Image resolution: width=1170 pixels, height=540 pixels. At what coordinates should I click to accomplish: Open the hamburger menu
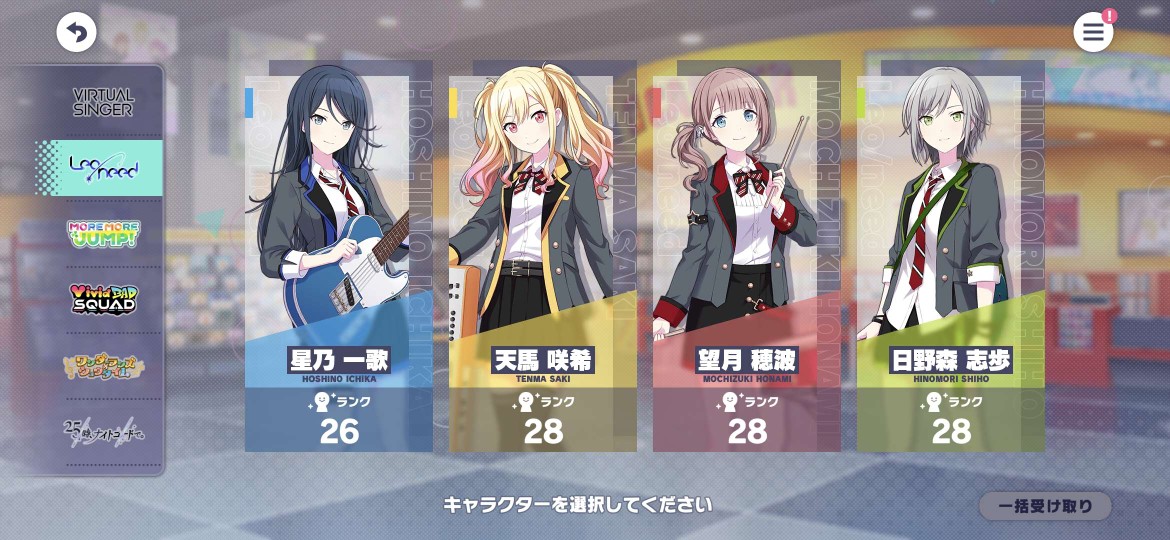(1093, 32)
